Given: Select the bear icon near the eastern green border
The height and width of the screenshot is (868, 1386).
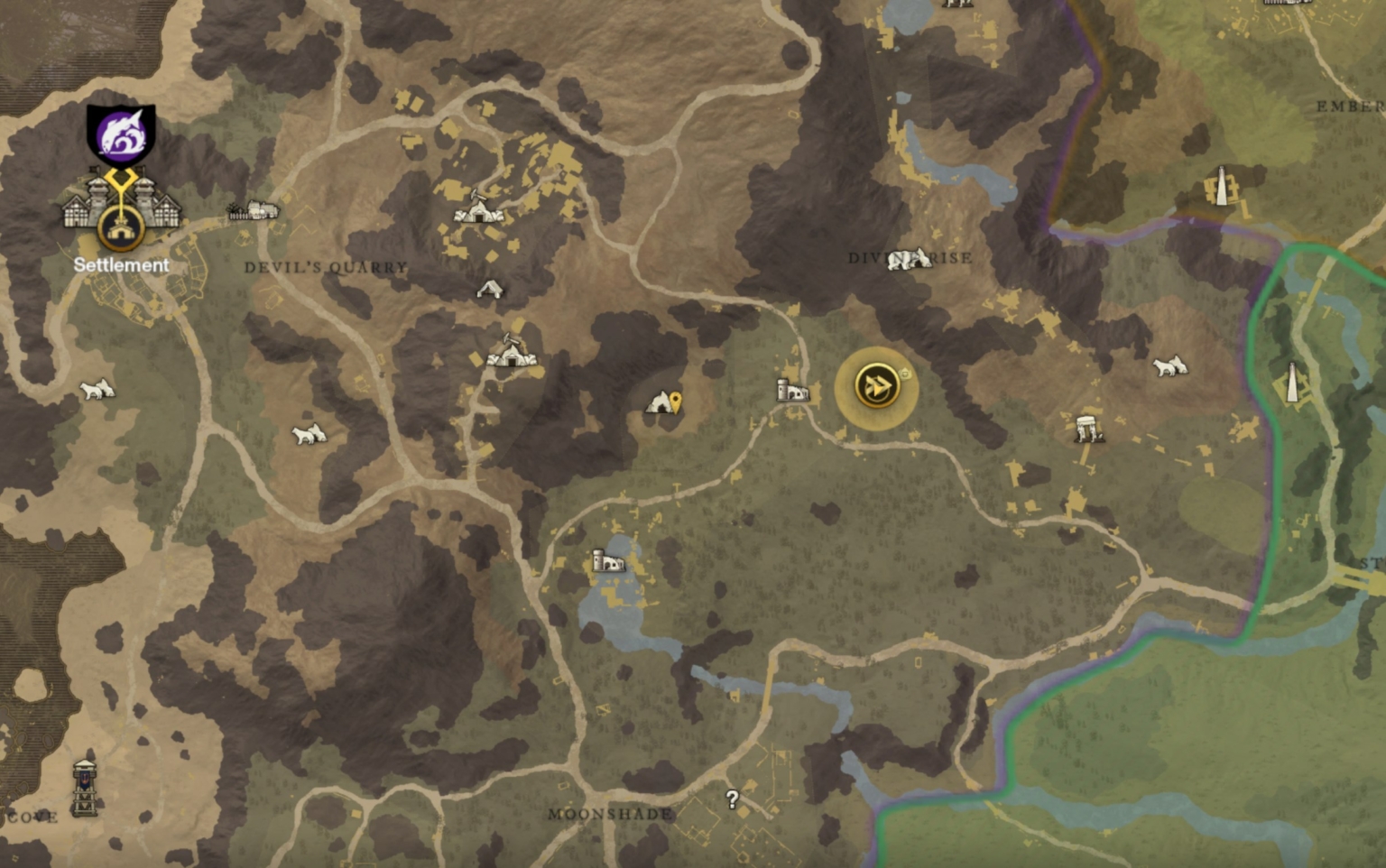Looking at the screenshot, I should [x=1170, y=365].
